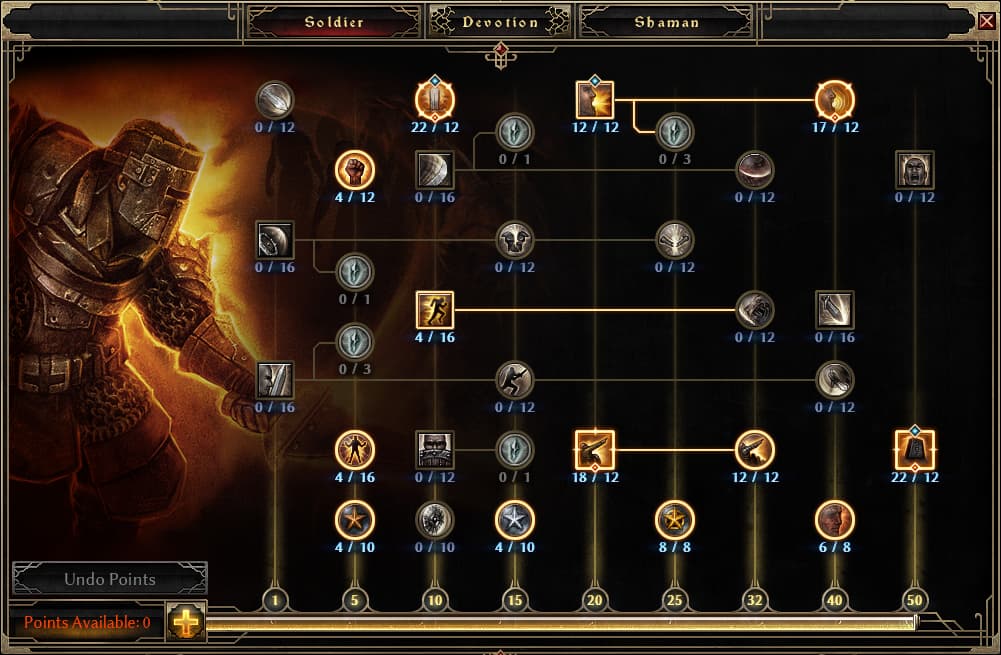
Task: Select the fist skill showing 4 / 12
Action: coord(355,170)
